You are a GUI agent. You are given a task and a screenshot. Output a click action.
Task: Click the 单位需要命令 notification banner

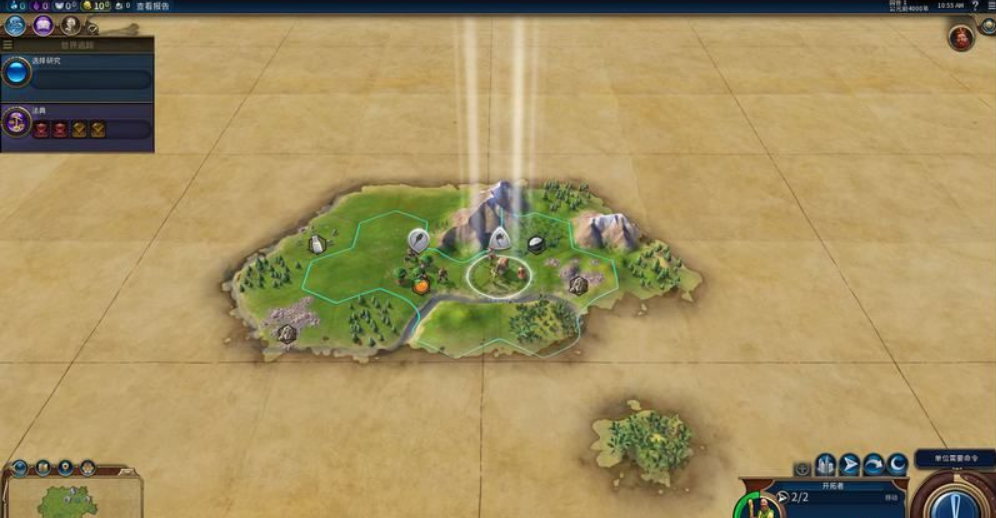pos(954,458)
